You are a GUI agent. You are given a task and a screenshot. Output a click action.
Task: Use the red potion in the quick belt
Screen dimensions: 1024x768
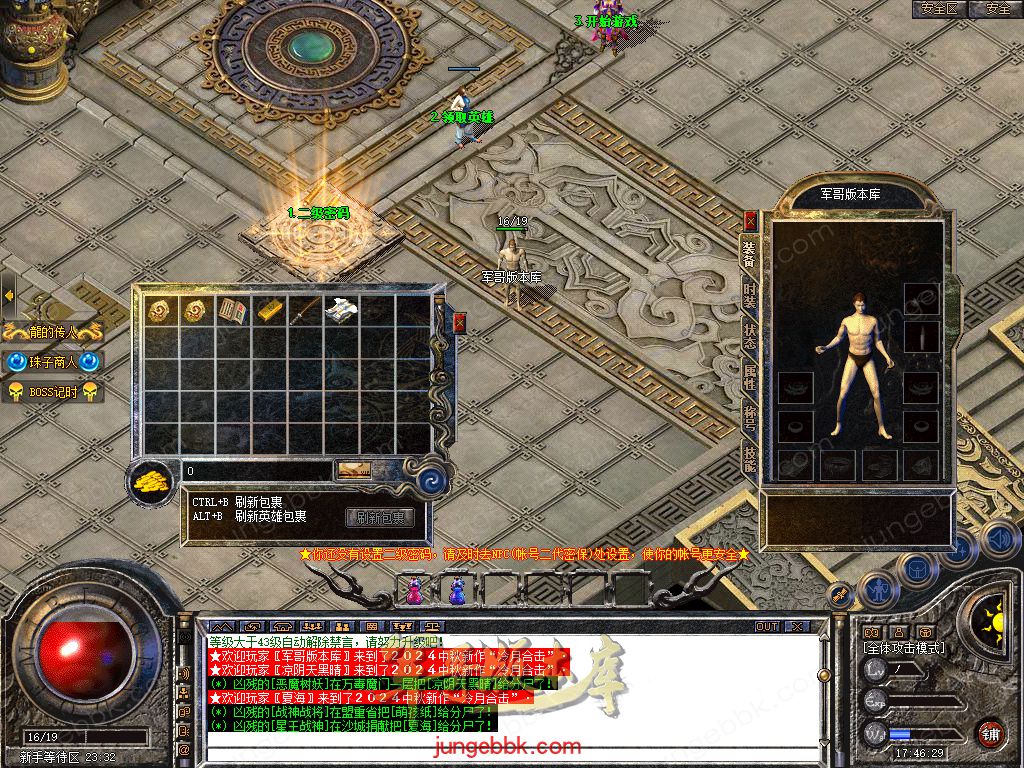414,591
